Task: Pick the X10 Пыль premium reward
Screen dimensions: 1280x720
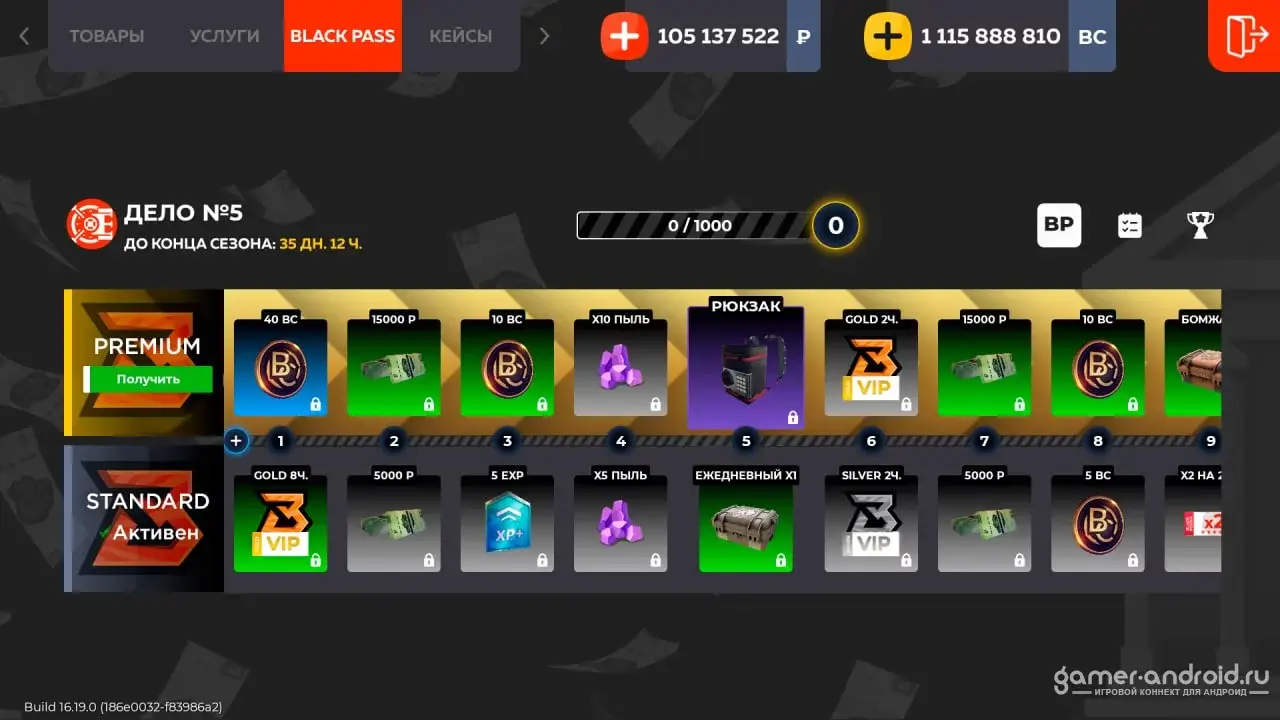Action: [620, 367]
